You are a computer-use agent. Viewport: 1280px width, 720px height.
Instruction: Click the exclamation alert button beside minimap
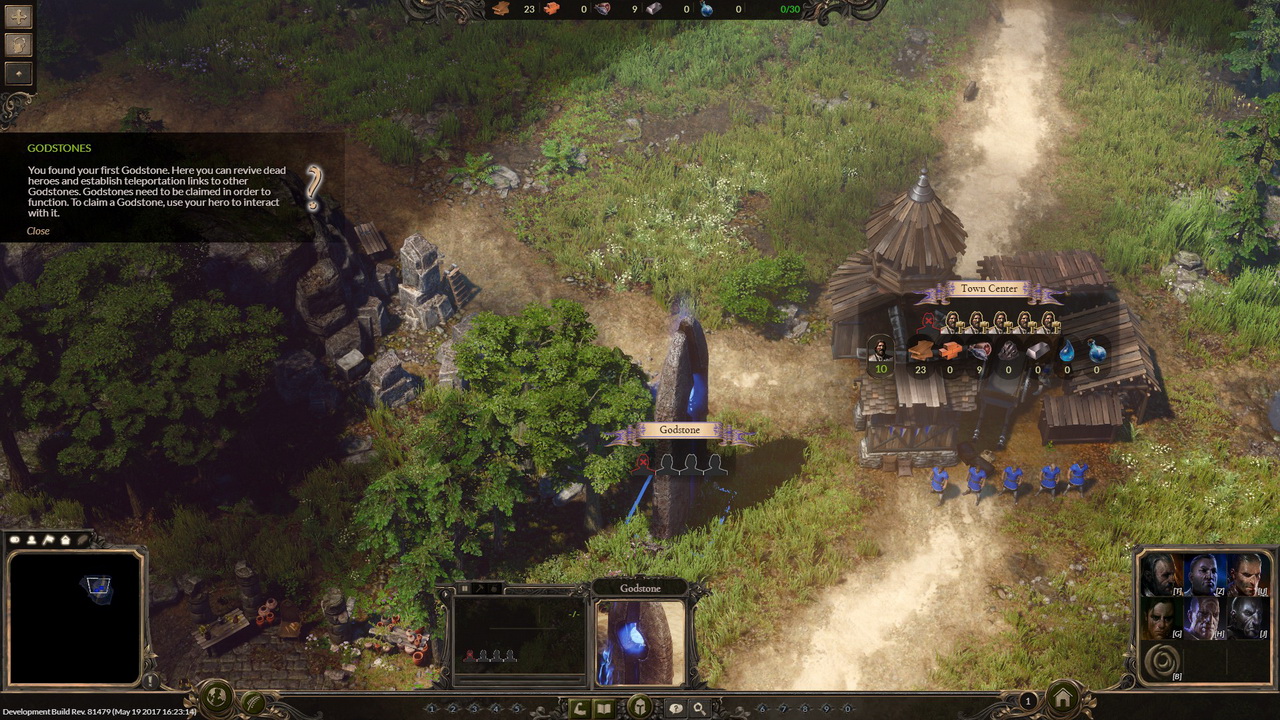point(152,681)
